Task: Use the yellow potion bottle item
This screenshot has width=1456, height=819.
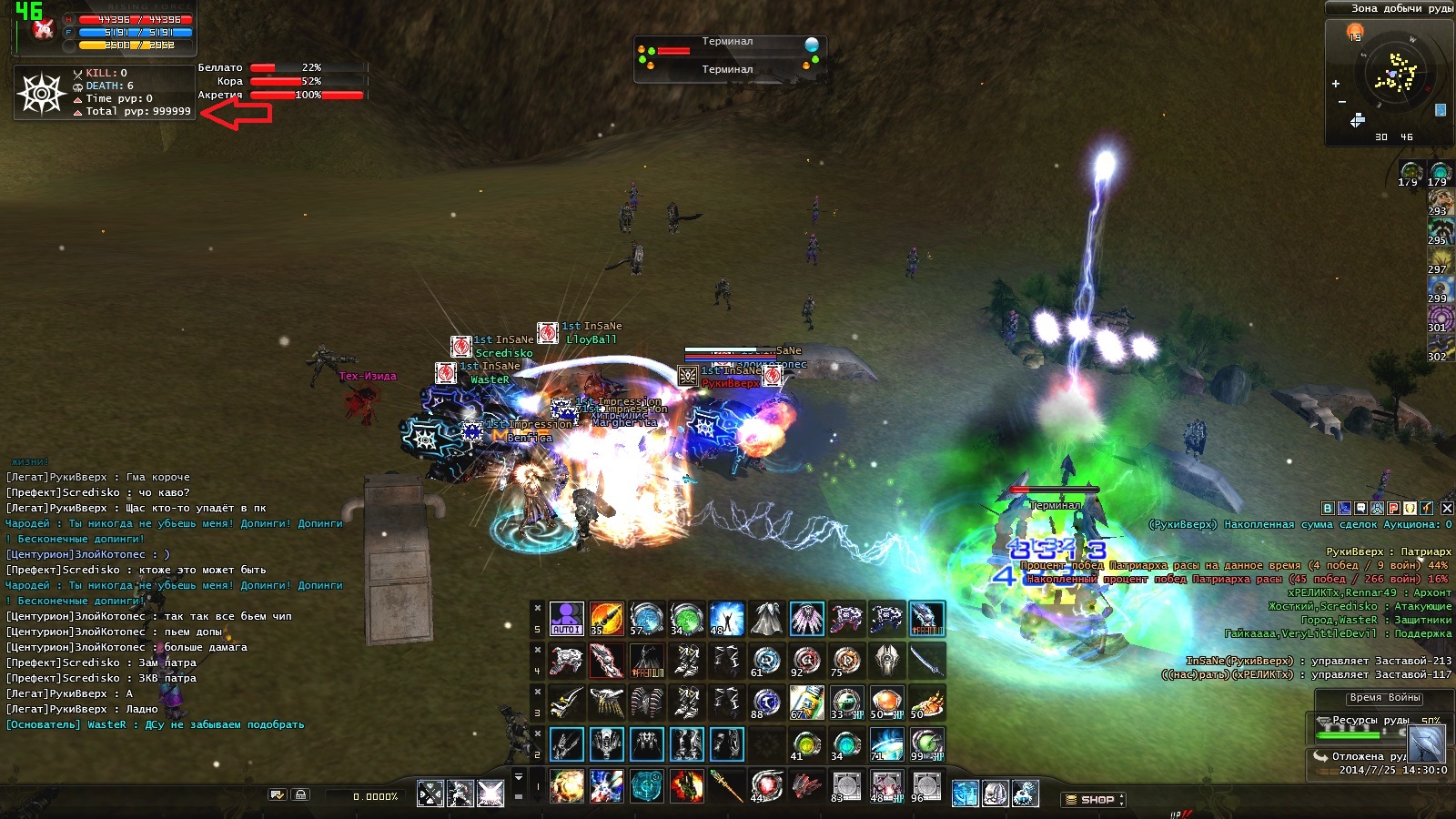Action: pyautogui.click(x=806, y=703)
